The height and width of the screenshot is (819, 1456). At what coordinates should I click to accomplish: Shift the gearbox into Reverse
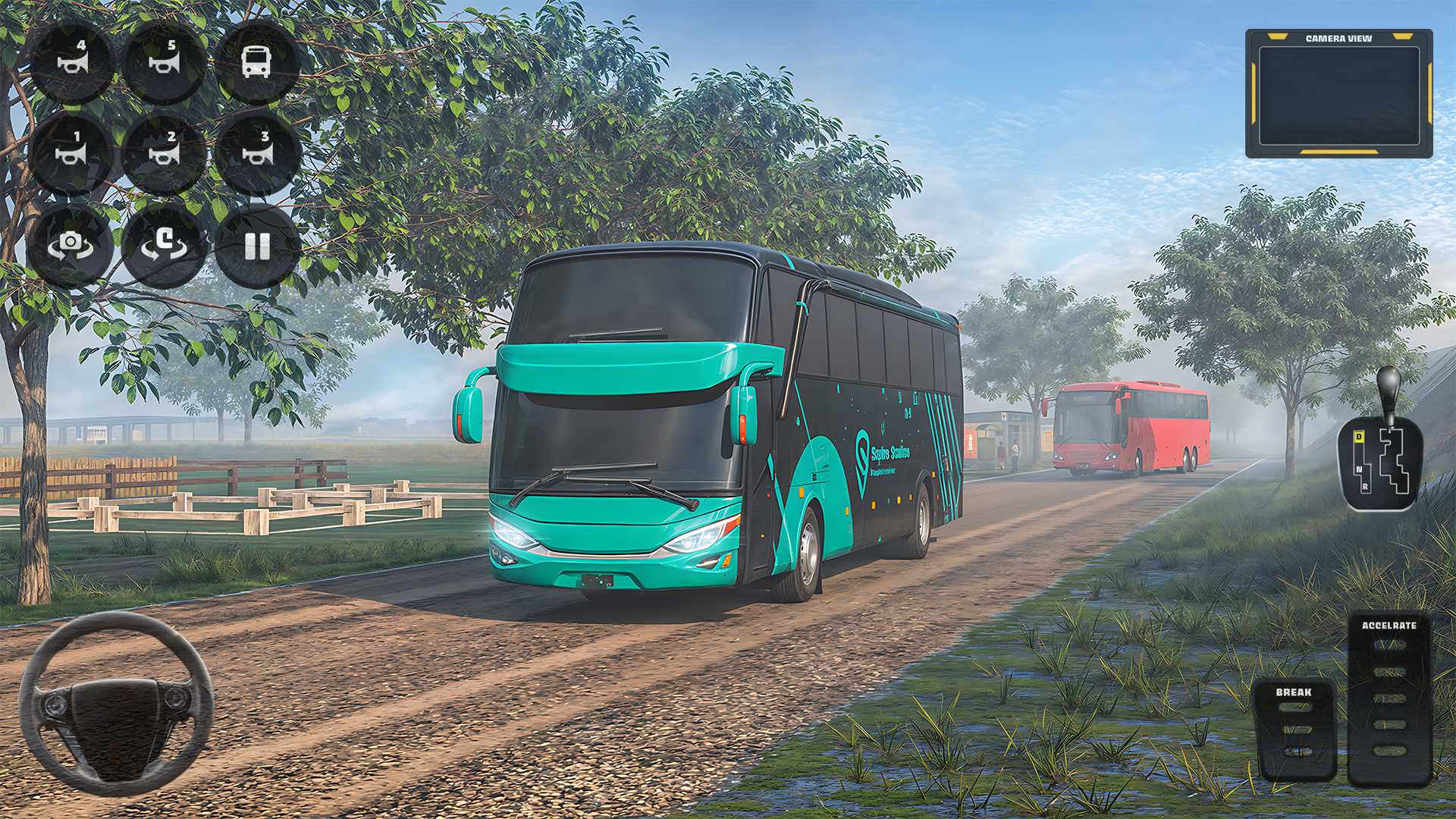(1366, 486)
